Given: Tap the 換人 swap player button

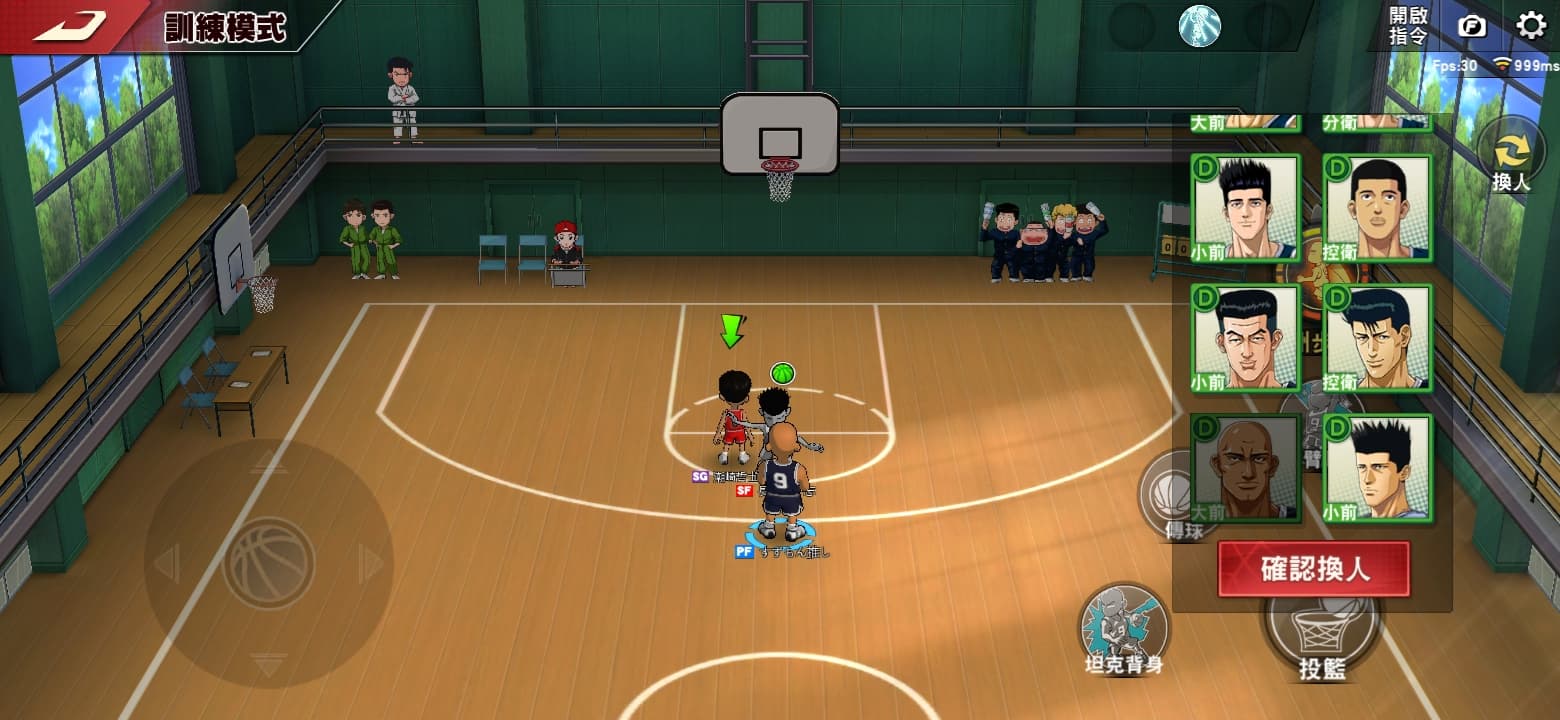Looking at the screenshot, I should click(1511, 158).
